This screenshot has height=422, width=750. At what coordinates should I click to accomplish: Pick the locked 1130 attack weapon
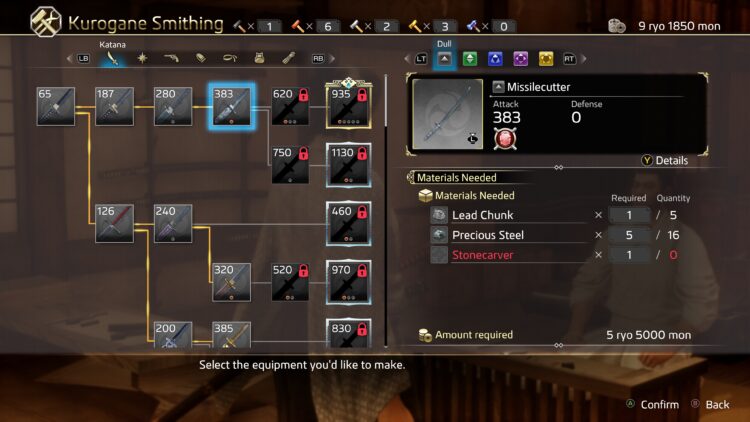(348, 164)
